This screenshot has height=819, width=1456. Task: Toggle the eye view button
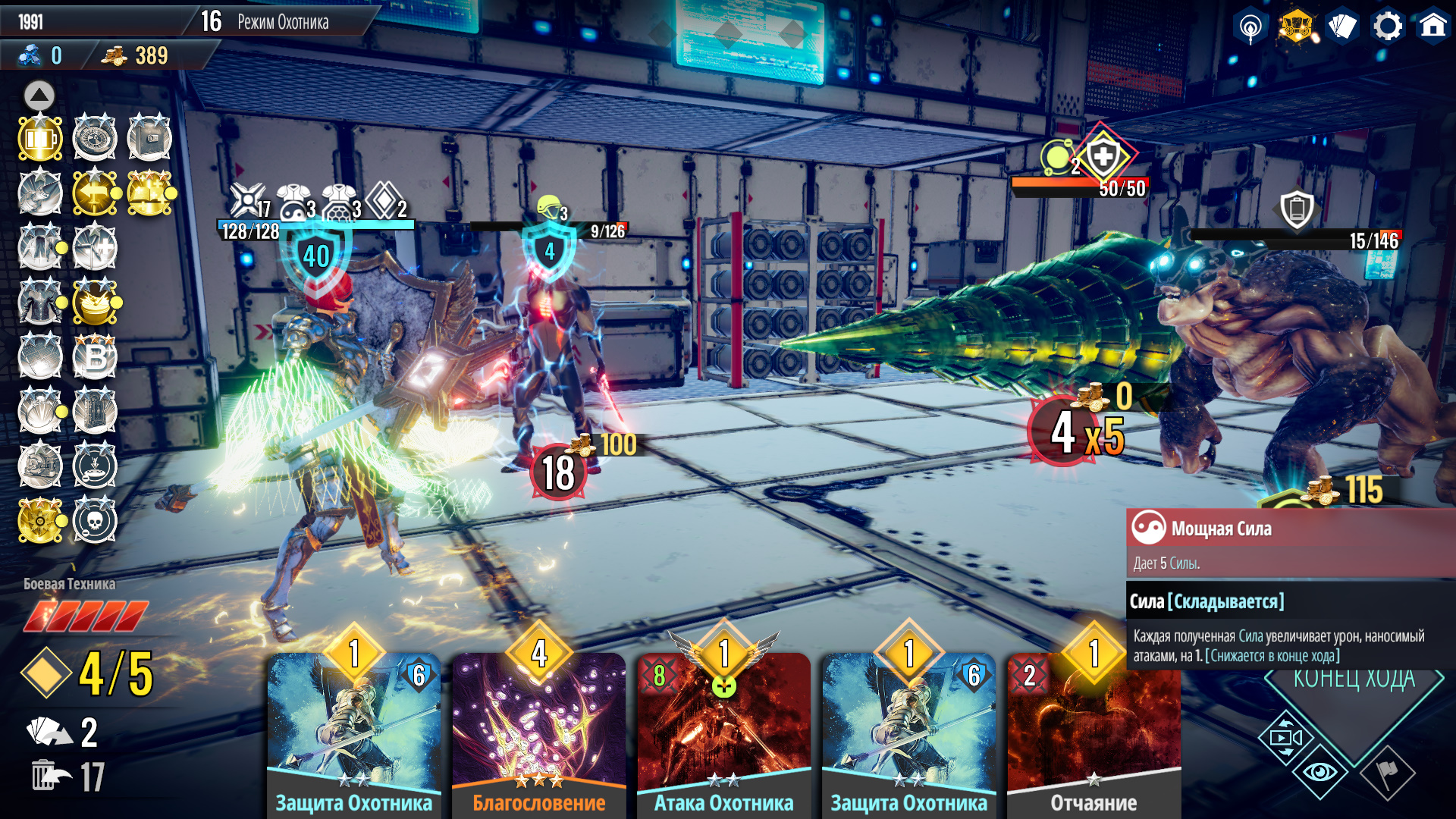1319,772
